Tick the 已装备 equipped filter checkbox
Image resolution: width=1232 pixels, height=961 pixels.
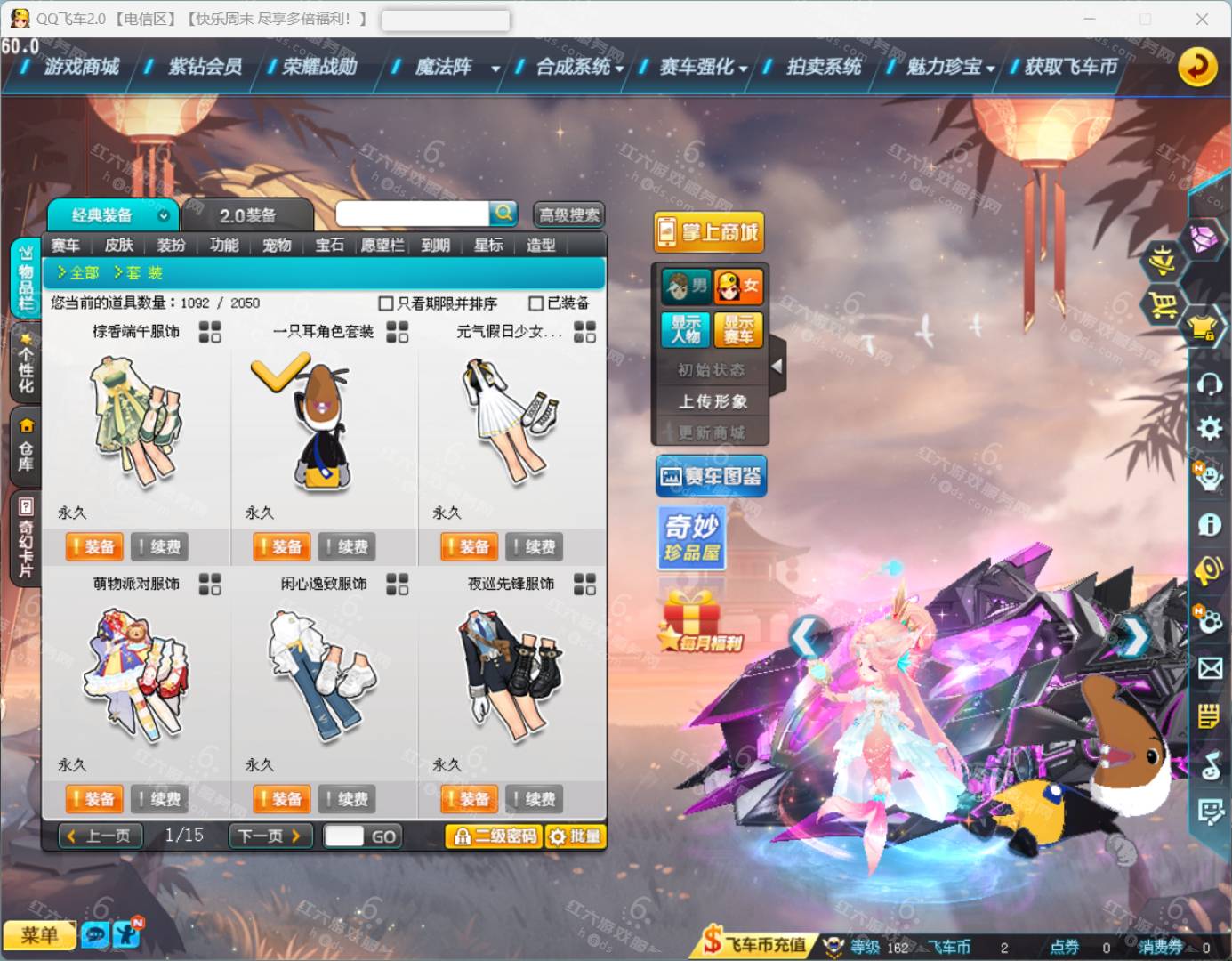tap(536, 303)
